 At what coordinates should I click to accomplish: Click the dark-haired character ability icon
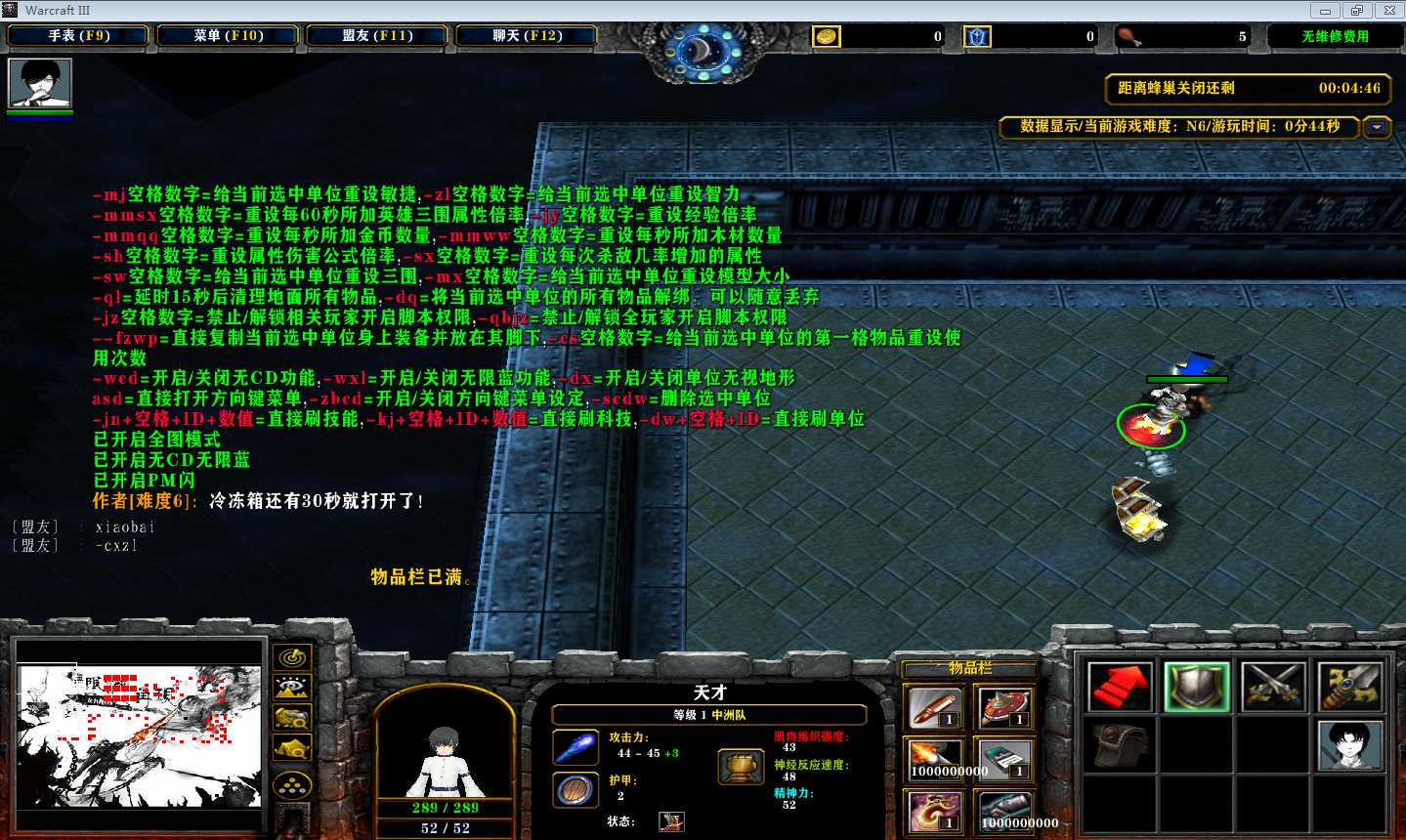pyautogui.click(x=1349, y=746)
